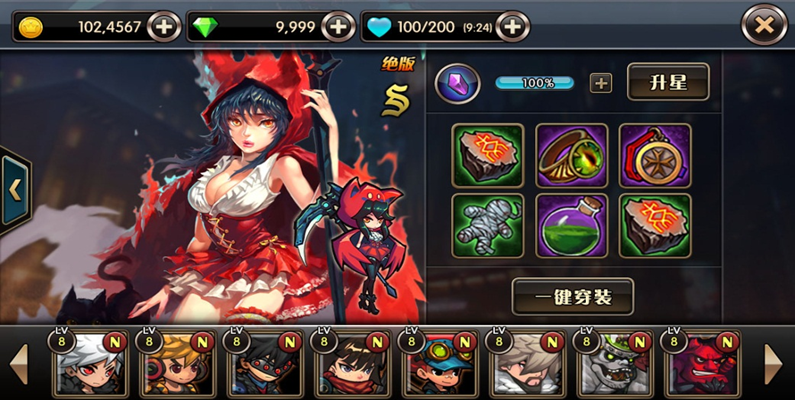795x400 pixels.
Task: Pick the hero wearing goggles and blue hat
Action: pyautogui.click(x=441, y=366)
